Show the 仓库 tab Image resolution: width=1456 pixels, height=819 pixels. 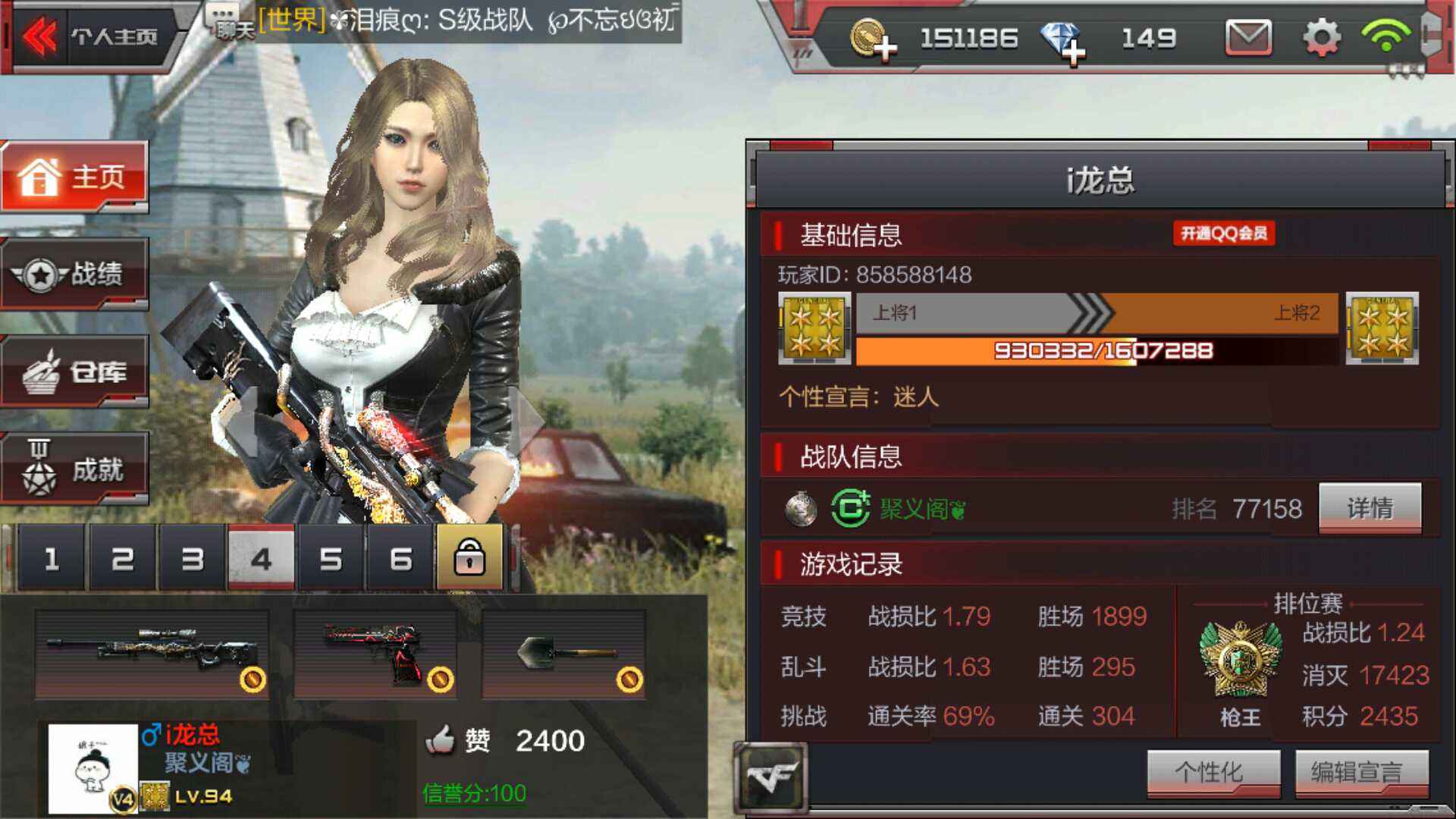click(x=74, y=372)
